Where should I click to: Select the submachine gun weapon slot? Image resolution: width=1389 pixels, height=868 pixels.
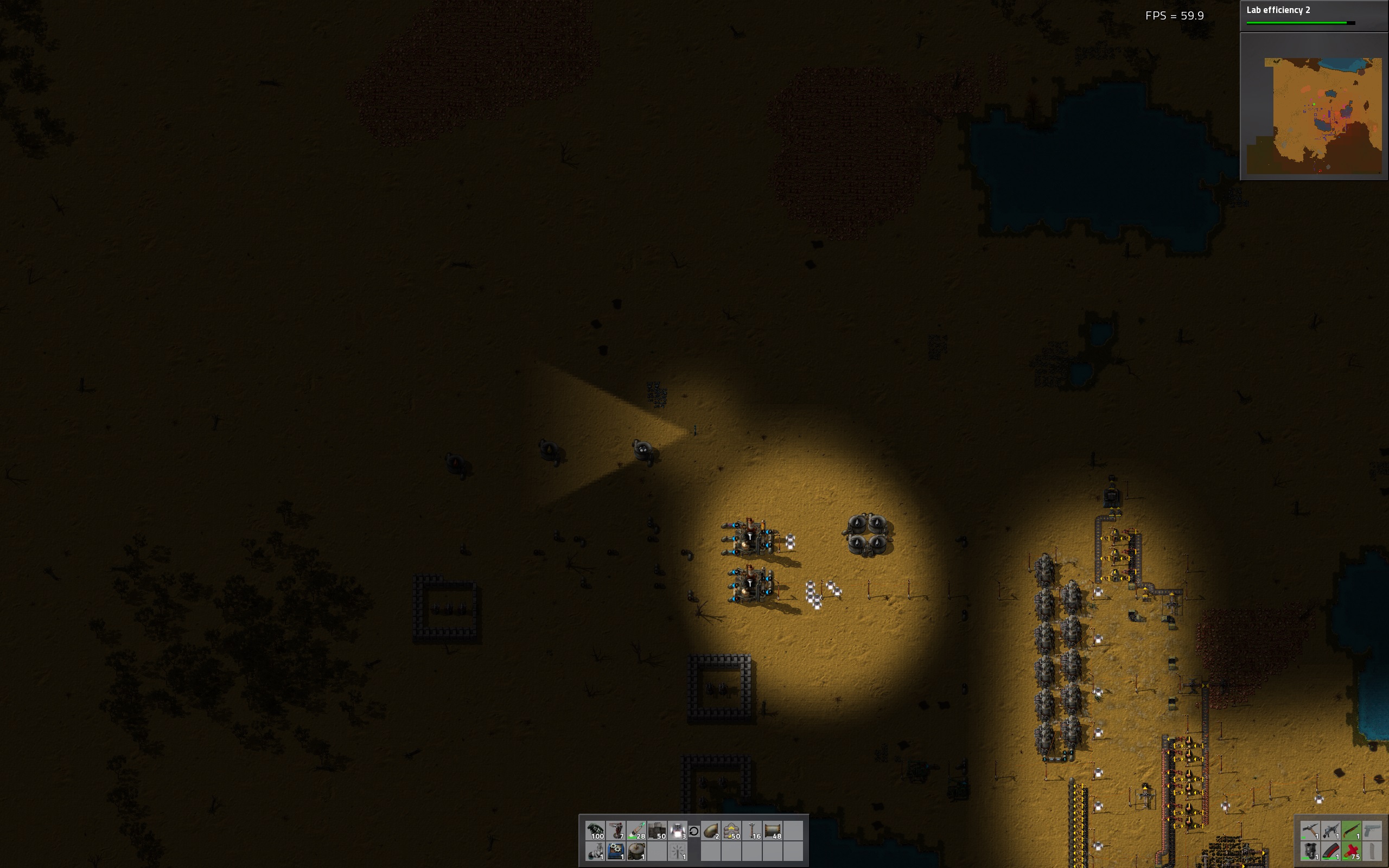(1331, 831)
